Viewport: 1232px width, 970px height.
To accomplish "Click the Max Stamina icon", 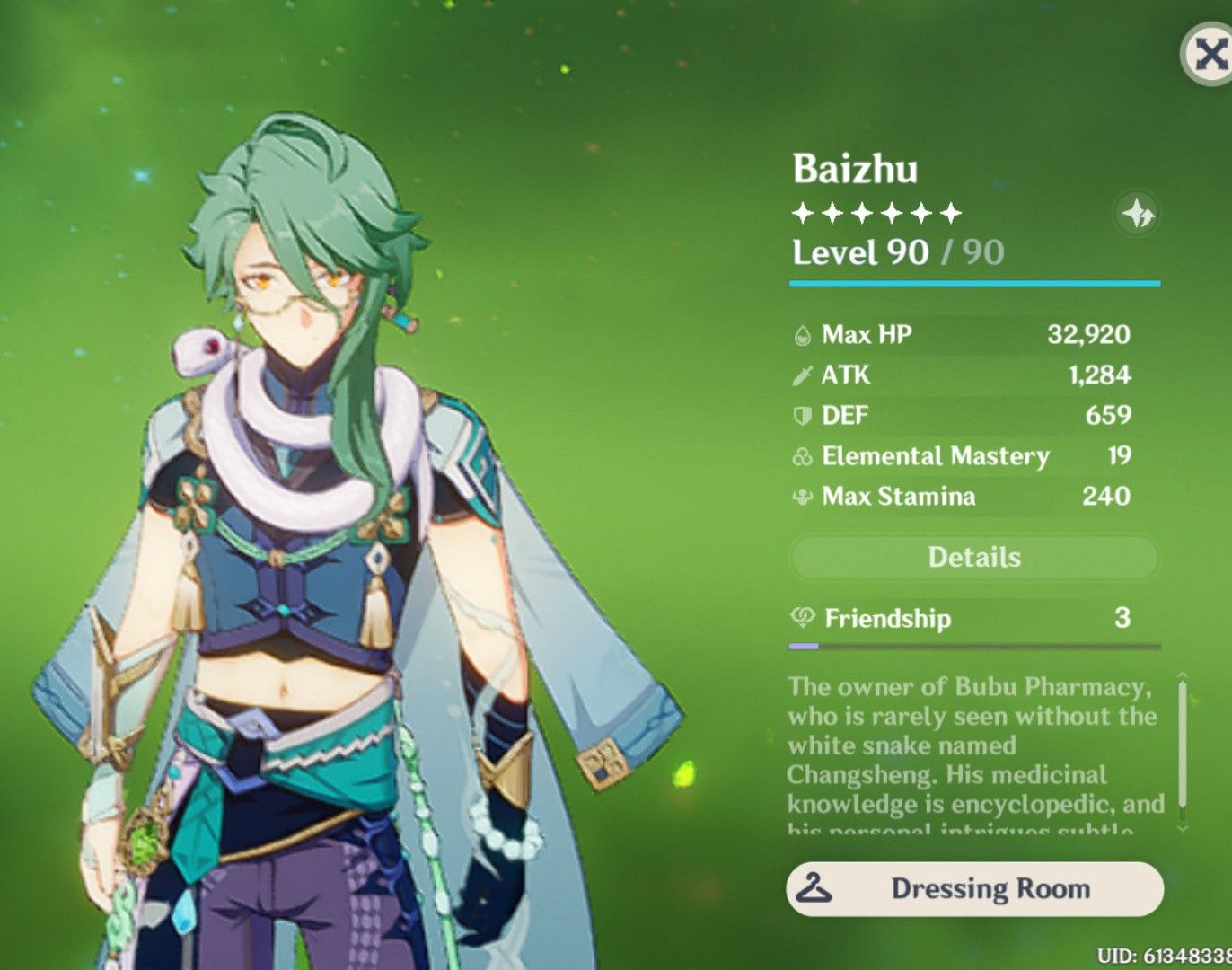I will point(802,496).
